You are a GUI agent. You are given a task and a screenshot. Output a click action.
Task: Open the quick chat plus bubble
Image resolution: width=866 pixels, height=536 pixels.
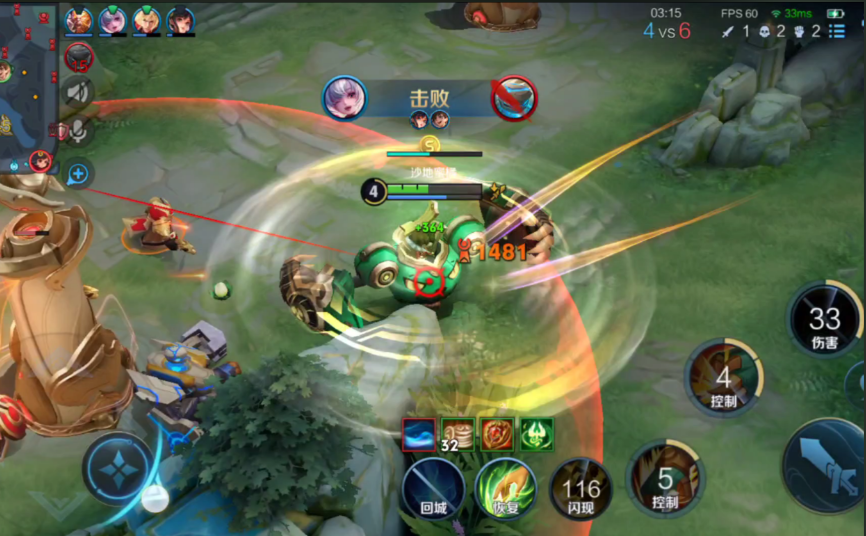(78, 174)
